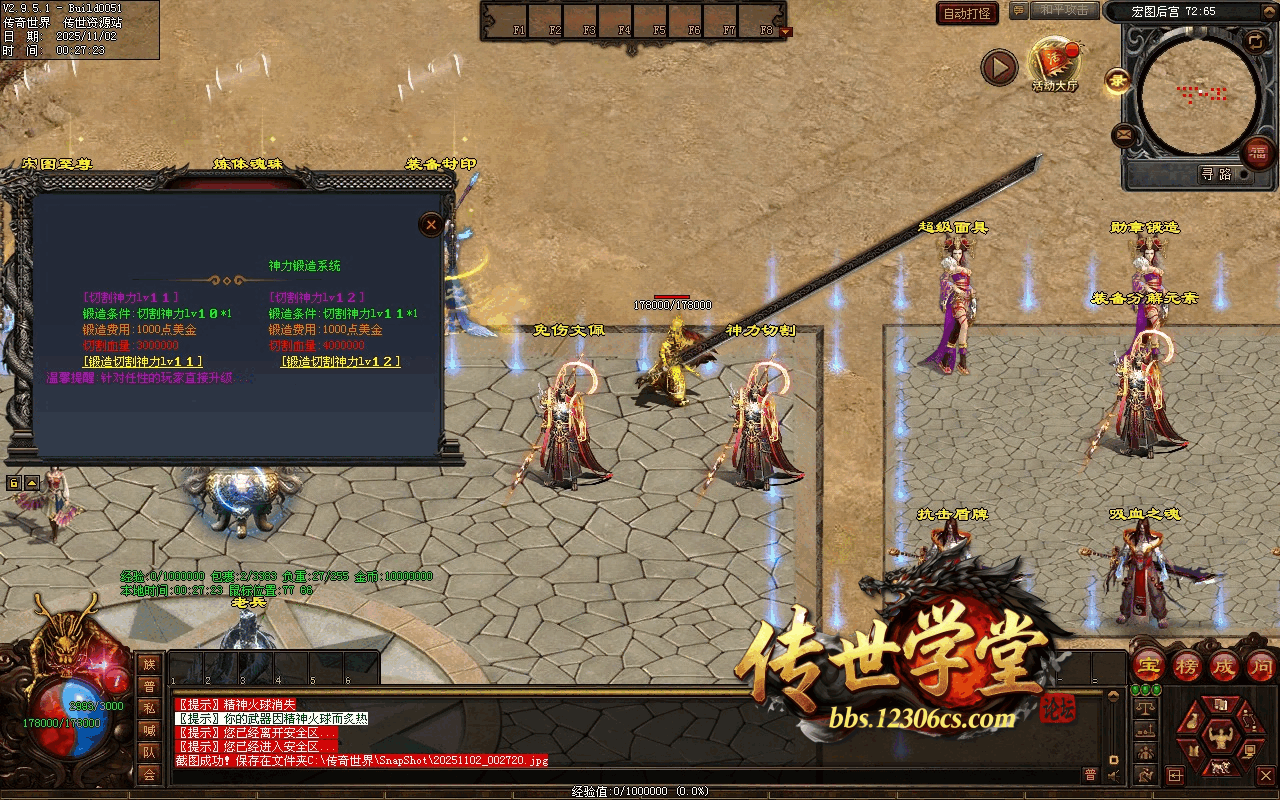Screen dimensions: 1280x800
Task: Click the 寻路 pathfinding button
Action: [x=1216, y=174]
